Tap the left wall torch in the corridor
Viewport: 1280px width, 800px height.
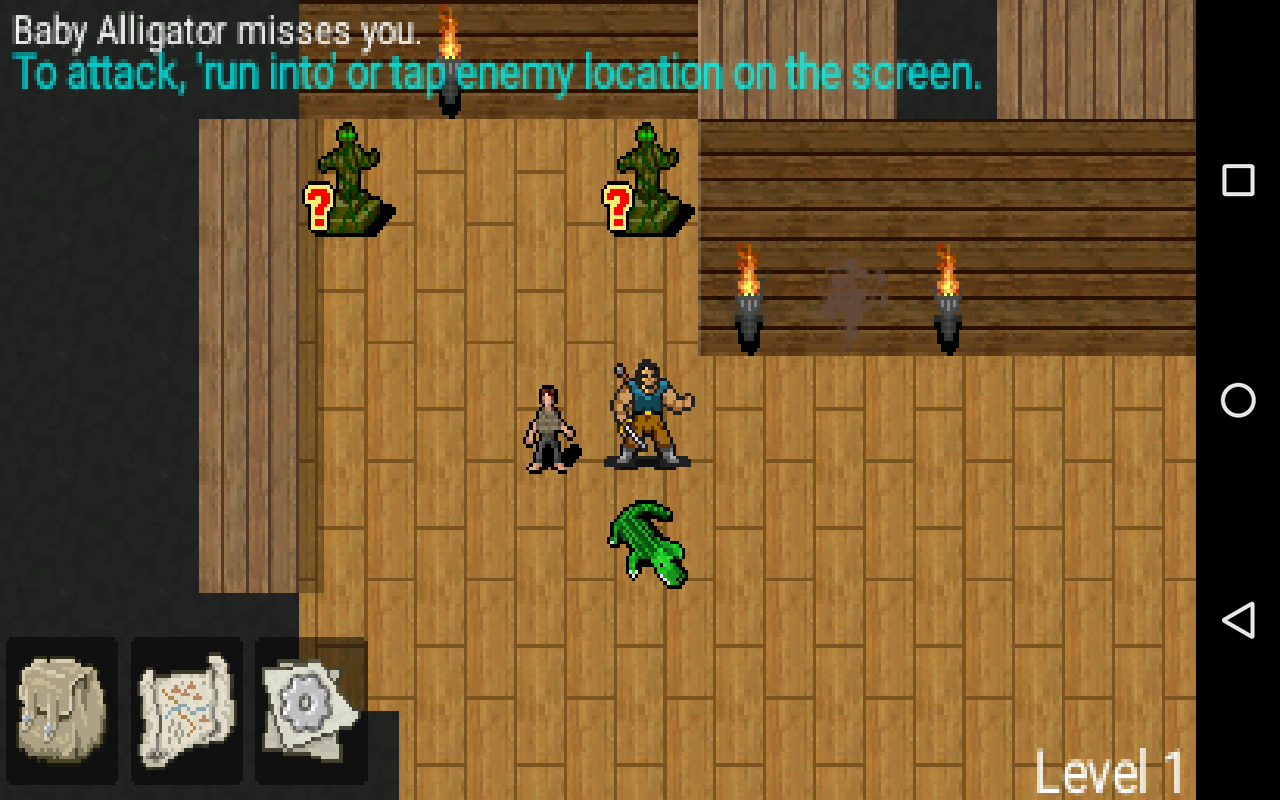748,300
